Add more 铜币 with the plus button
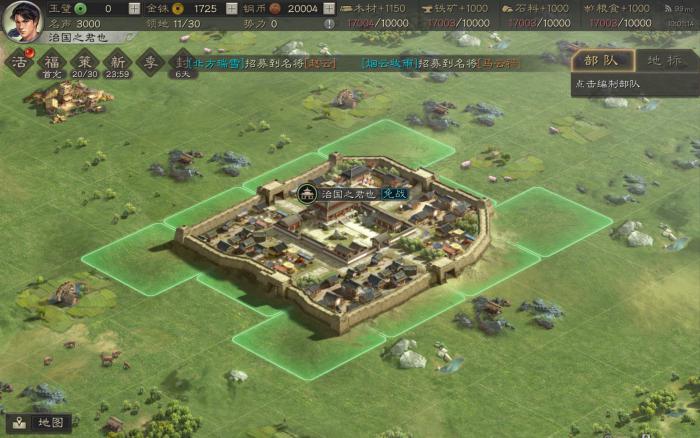 pos(329,8)
